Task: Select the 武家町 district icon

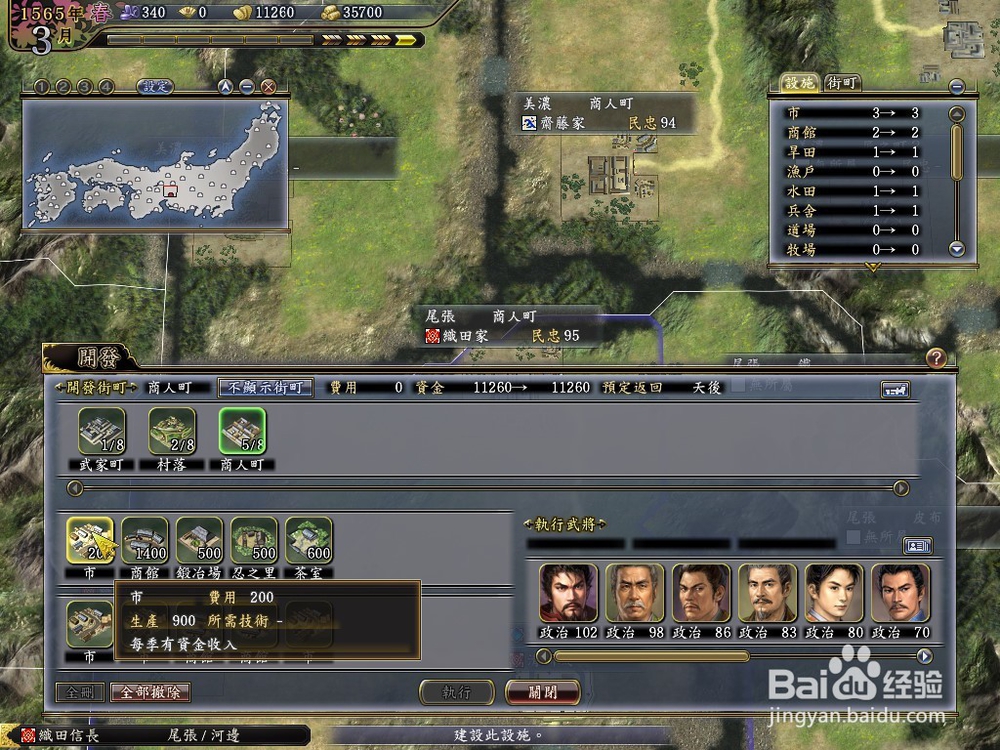Action: [x=101, y=432]
